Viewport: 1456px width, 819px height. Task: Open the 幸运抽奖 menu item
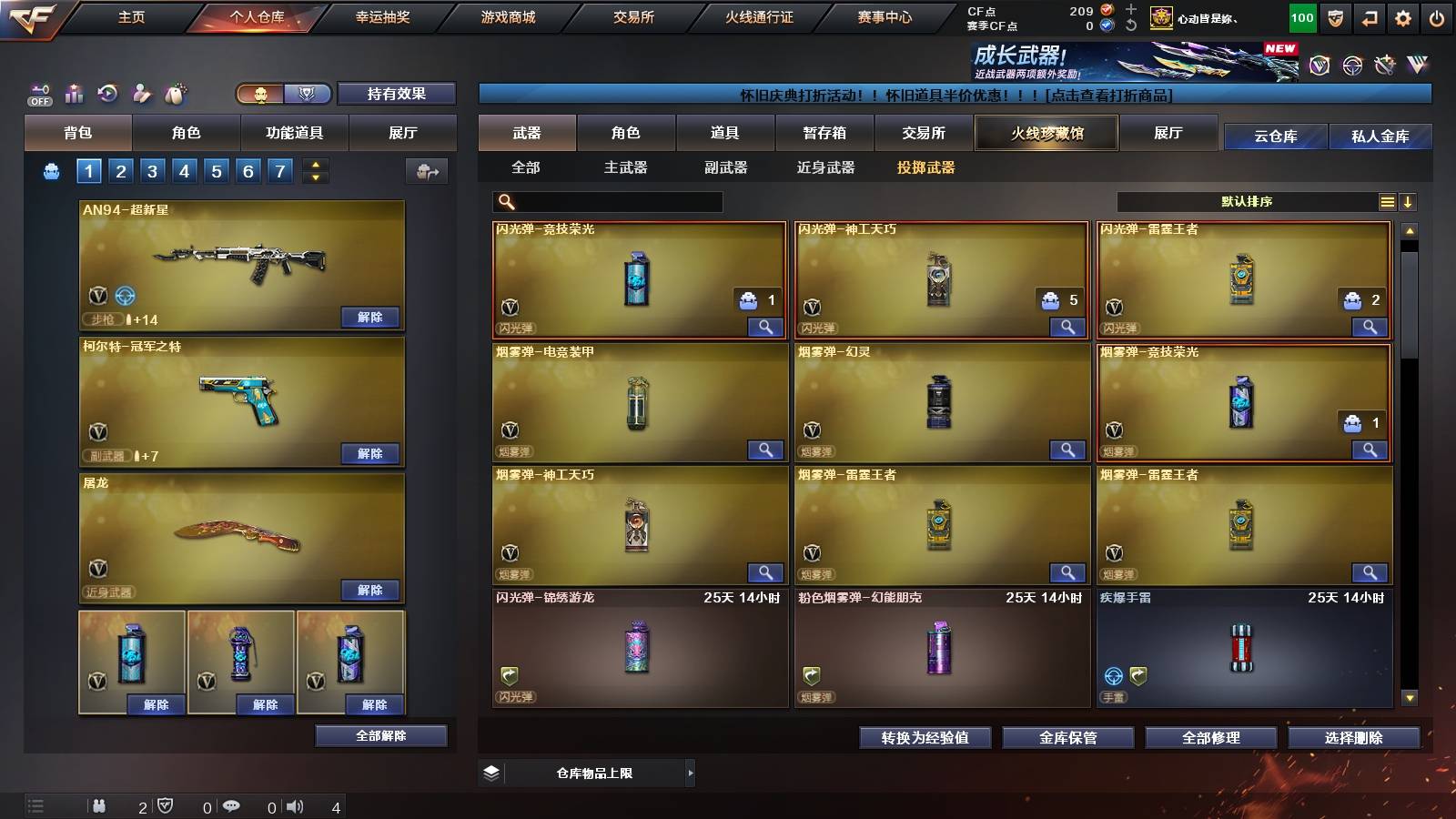[x=382, y=17]
